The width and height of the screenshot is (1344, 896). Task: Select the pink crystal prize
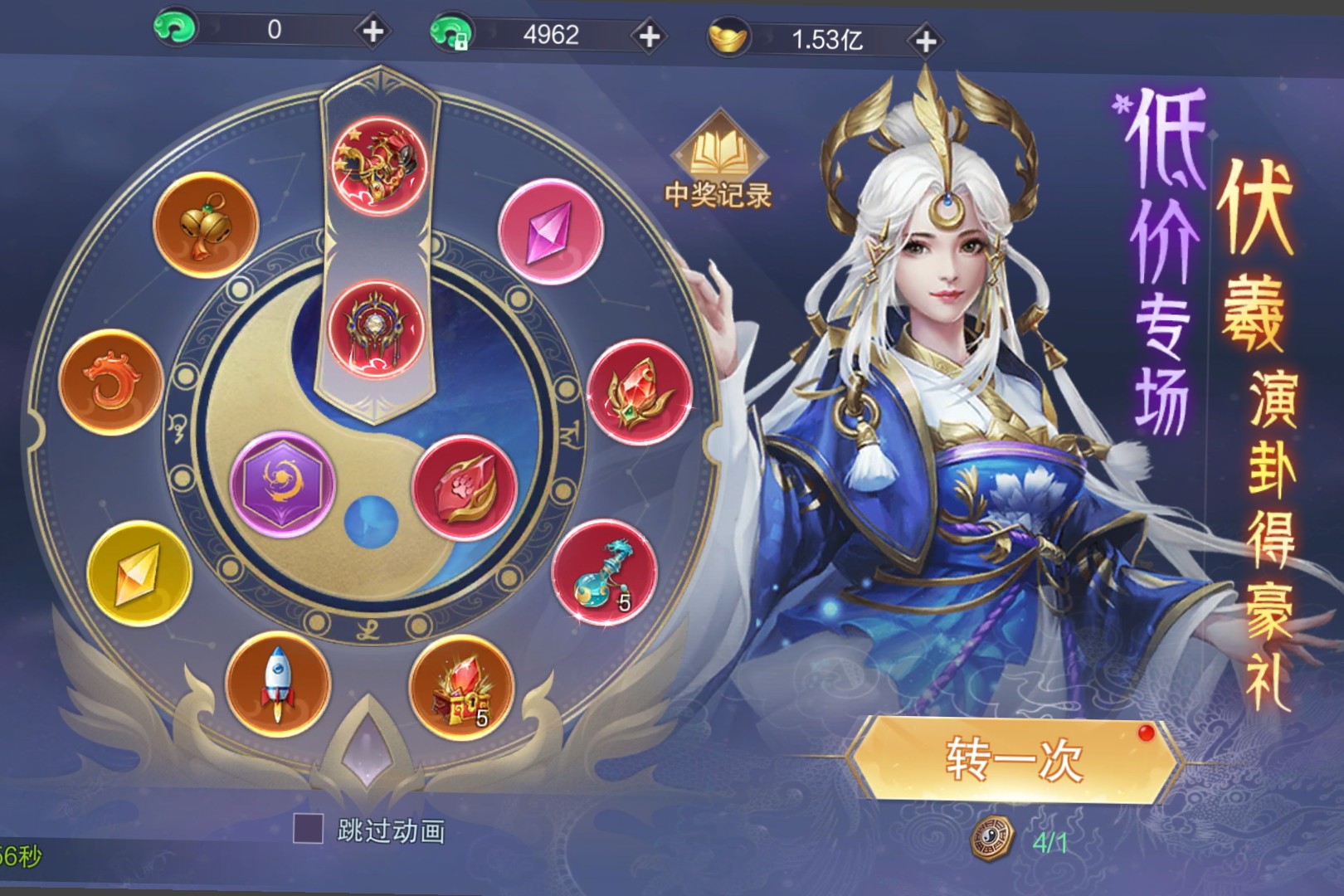pos(551,231)
